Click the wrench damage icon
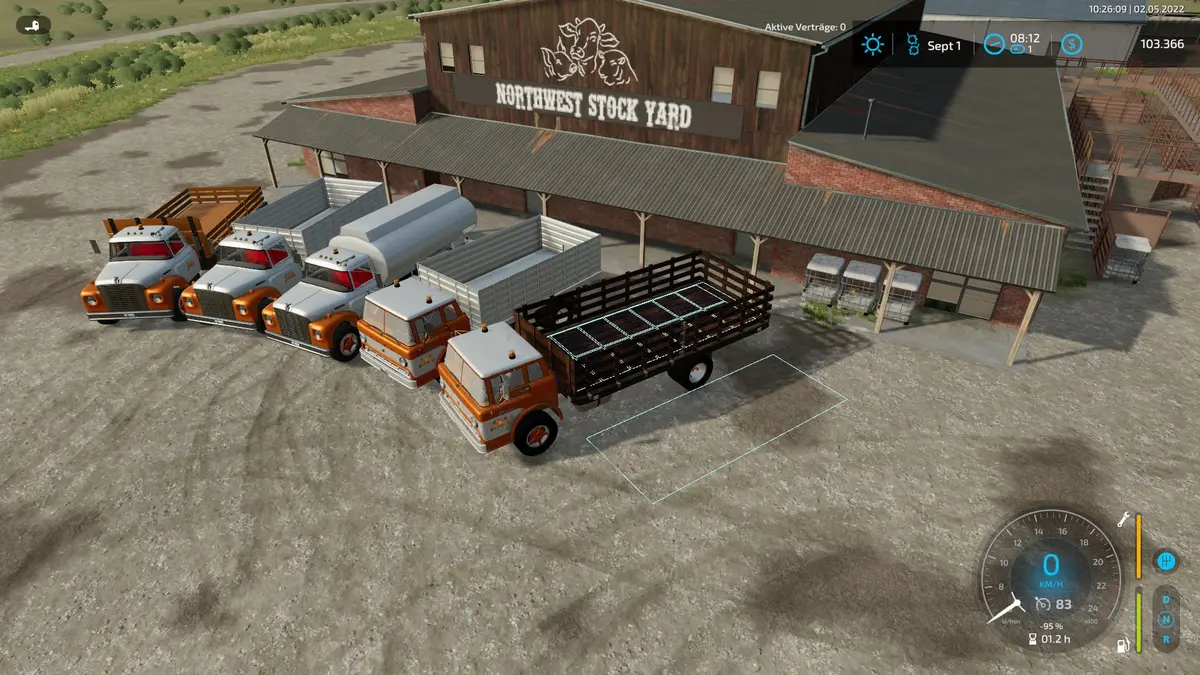Image resolution: width=1200 pixels, height=675 pixels. click(1123, 519)
